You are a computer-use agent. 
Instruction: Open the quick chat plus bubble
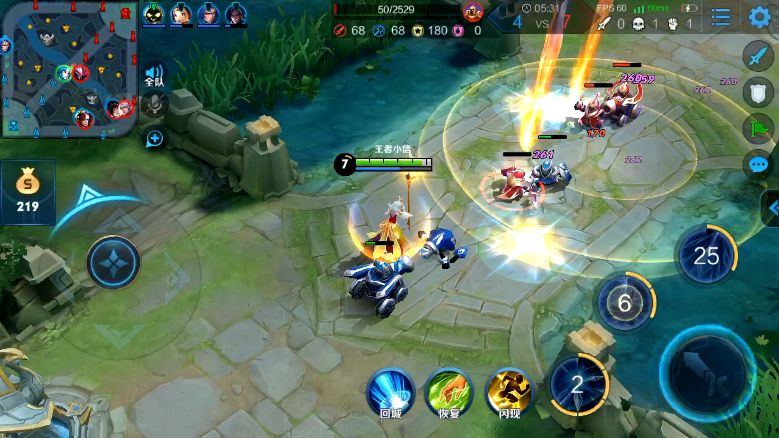pyautogui.click(x=154, y=138)
